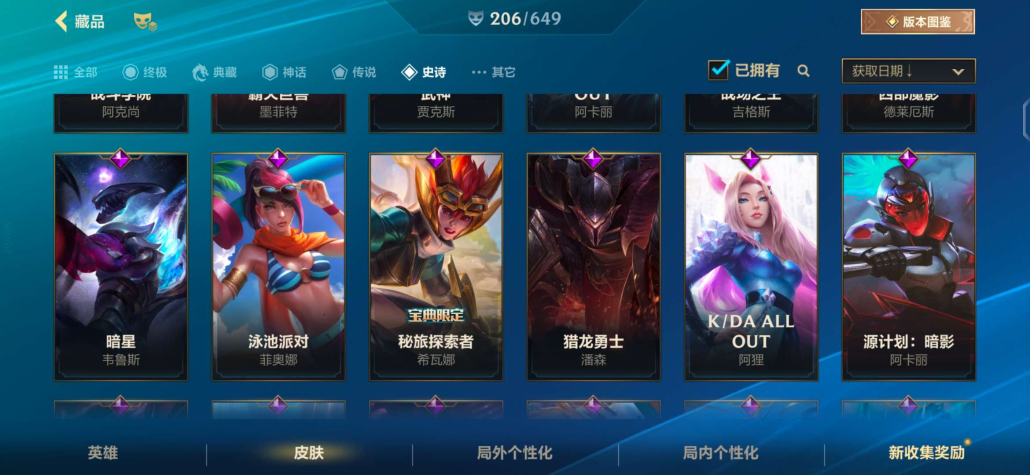Open the skin search magnifier
The image size is (1030, 475).
coord(803,71)
